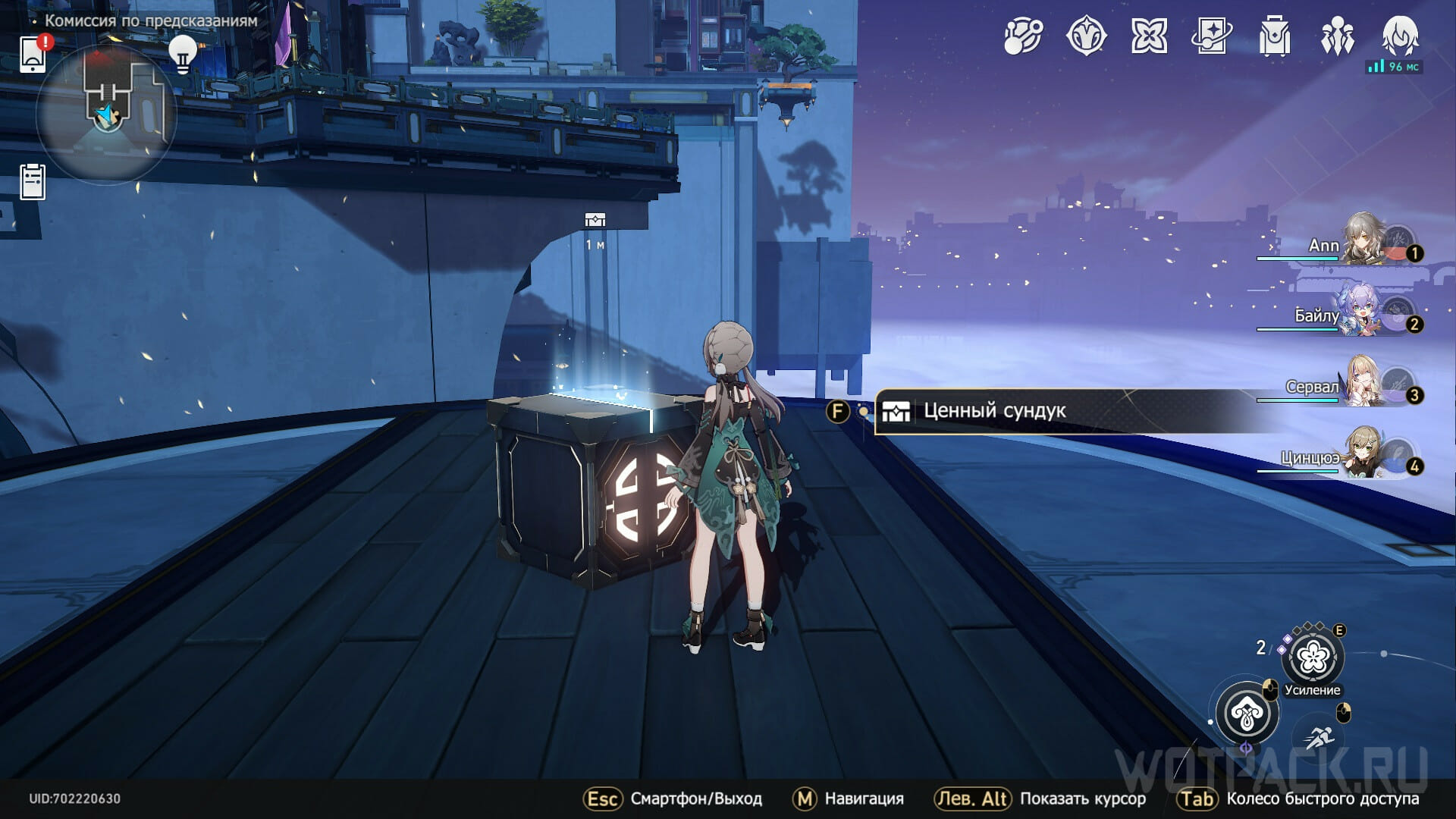Open the backpack inventory
1456x819 pixels.
coord(1275,36)
